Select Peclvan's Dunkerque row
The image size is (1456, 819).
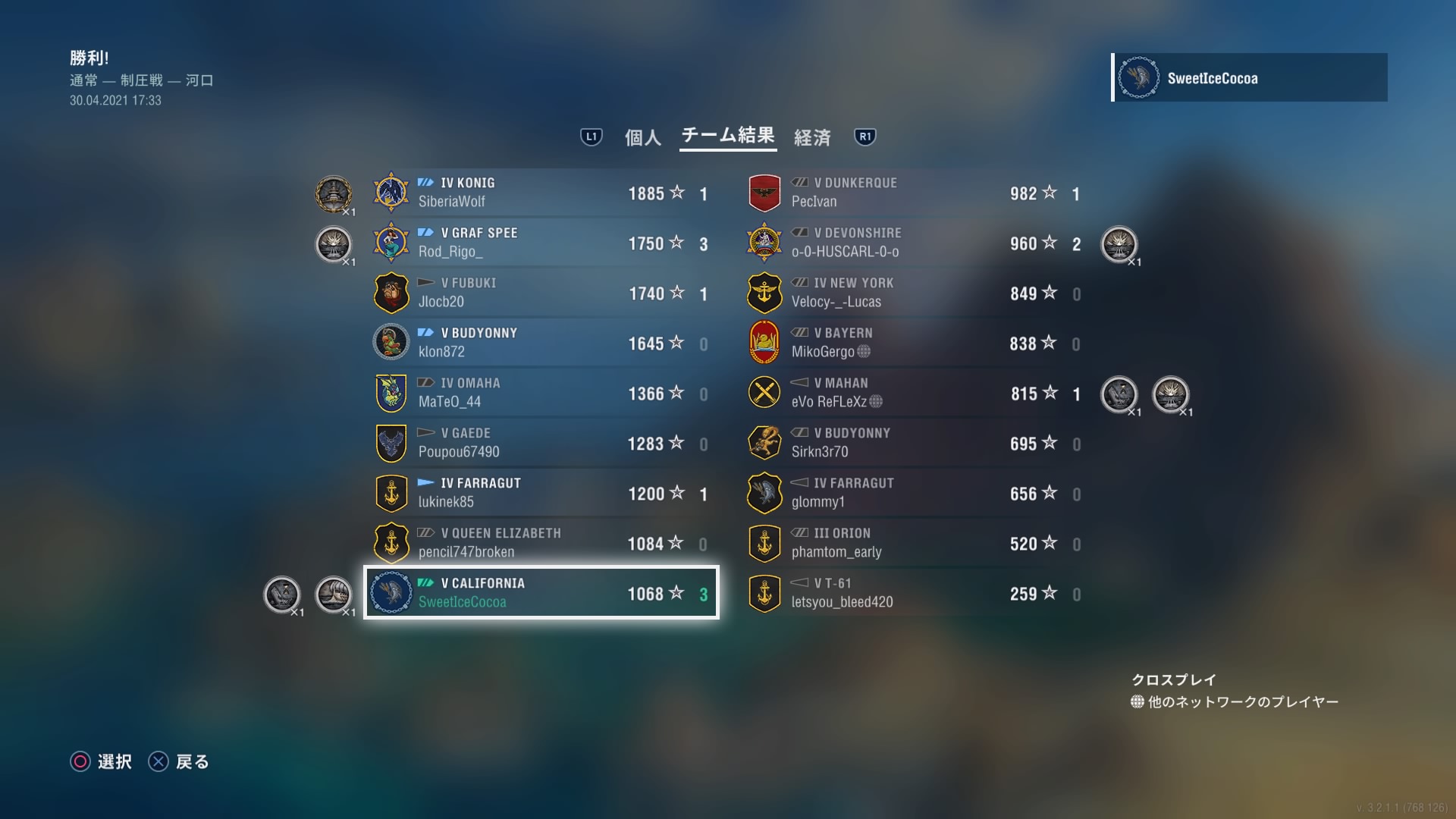[x=915, y=193]
